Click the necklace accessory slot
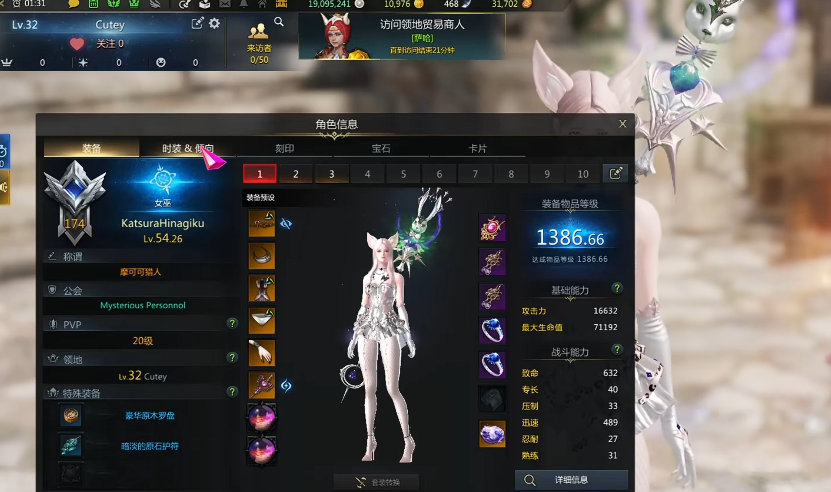 (492, 228)
